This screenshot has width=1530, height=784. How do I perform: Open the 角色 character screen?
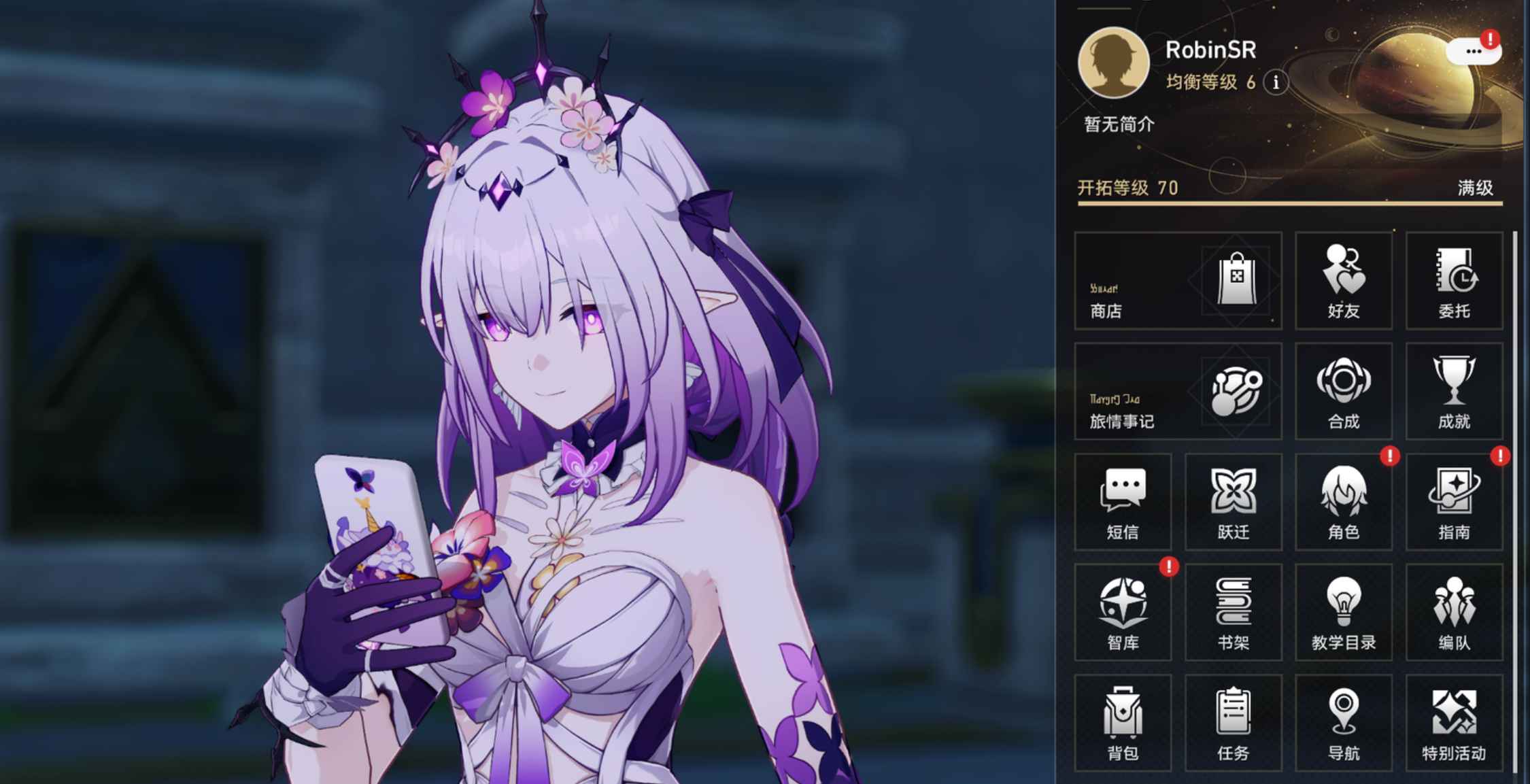[1343, 501]
